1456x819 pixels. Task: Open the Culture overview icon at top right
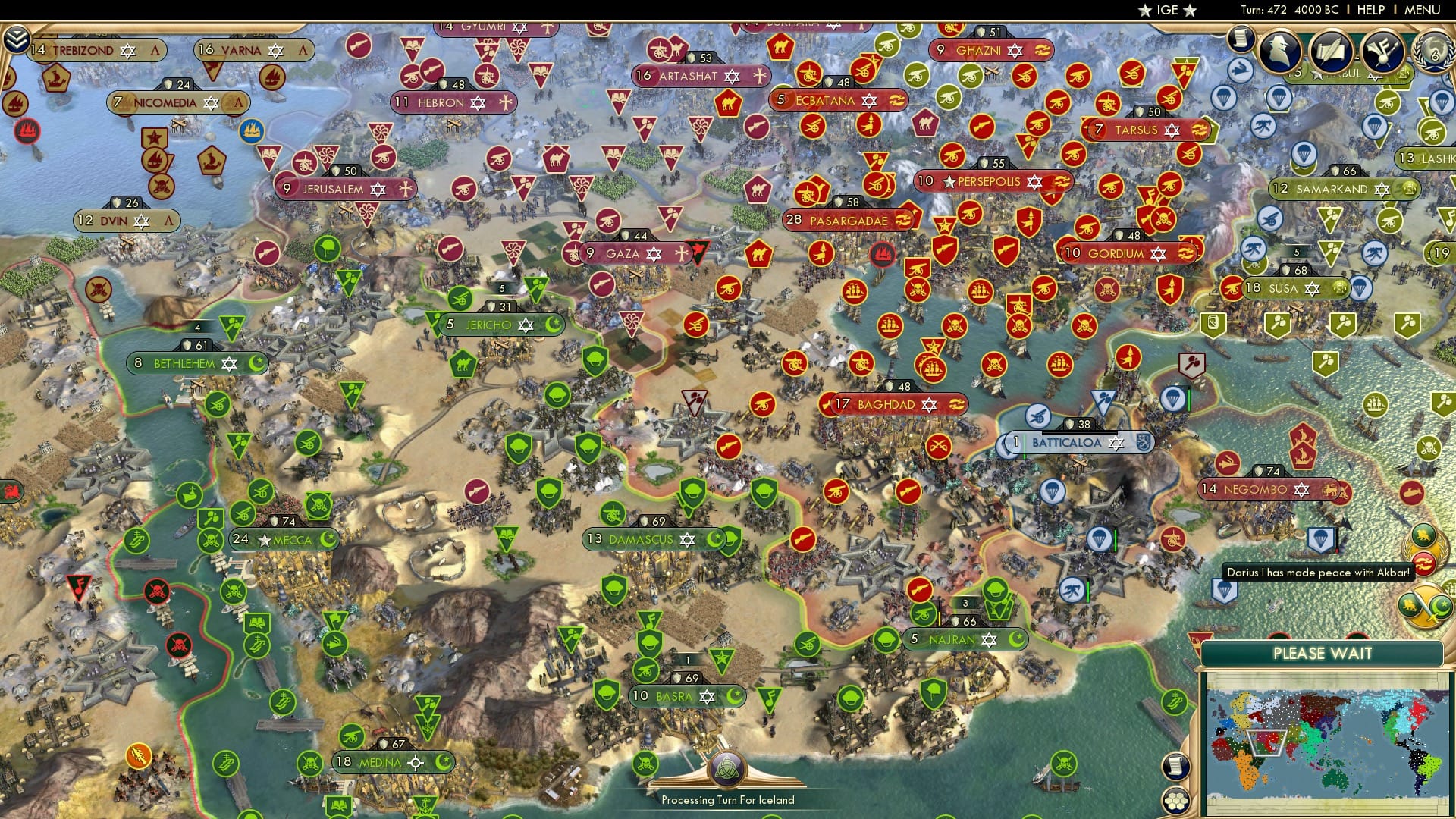[x=1382, y=52]
